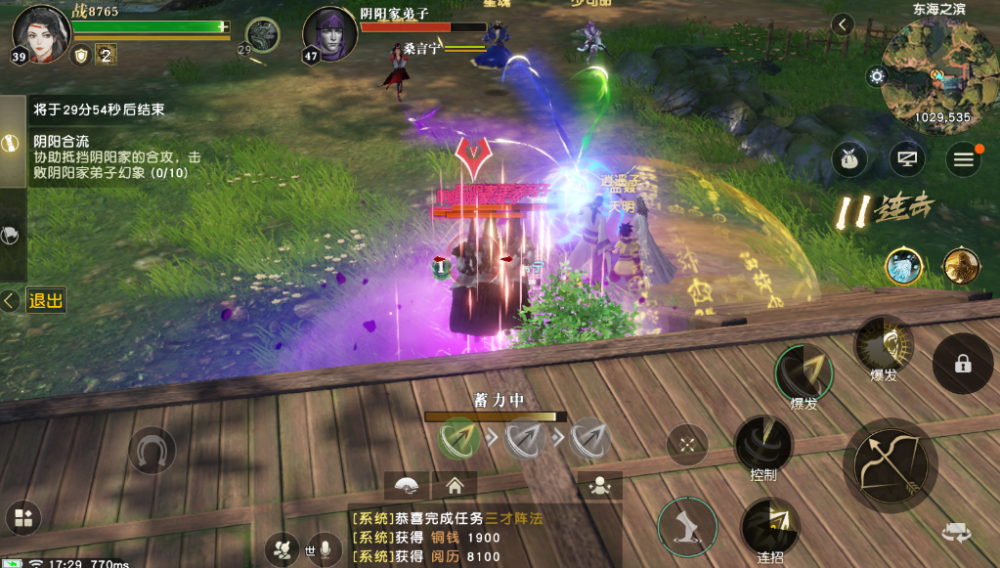Screen dimensions: 1000x568
Task: Toggle the padlock target lock button
Action: [962, 364]
